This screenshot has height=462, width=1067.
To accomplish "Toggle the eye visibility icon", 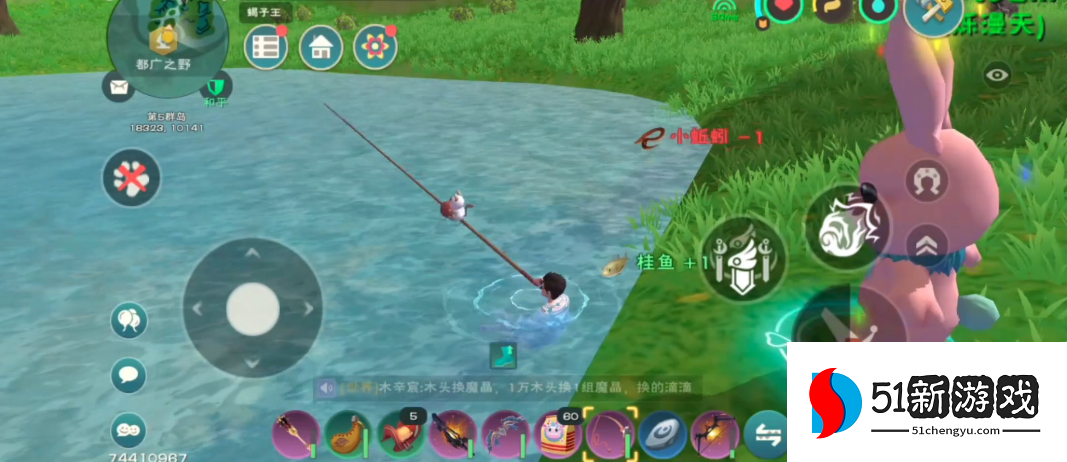I will [997, 74].
